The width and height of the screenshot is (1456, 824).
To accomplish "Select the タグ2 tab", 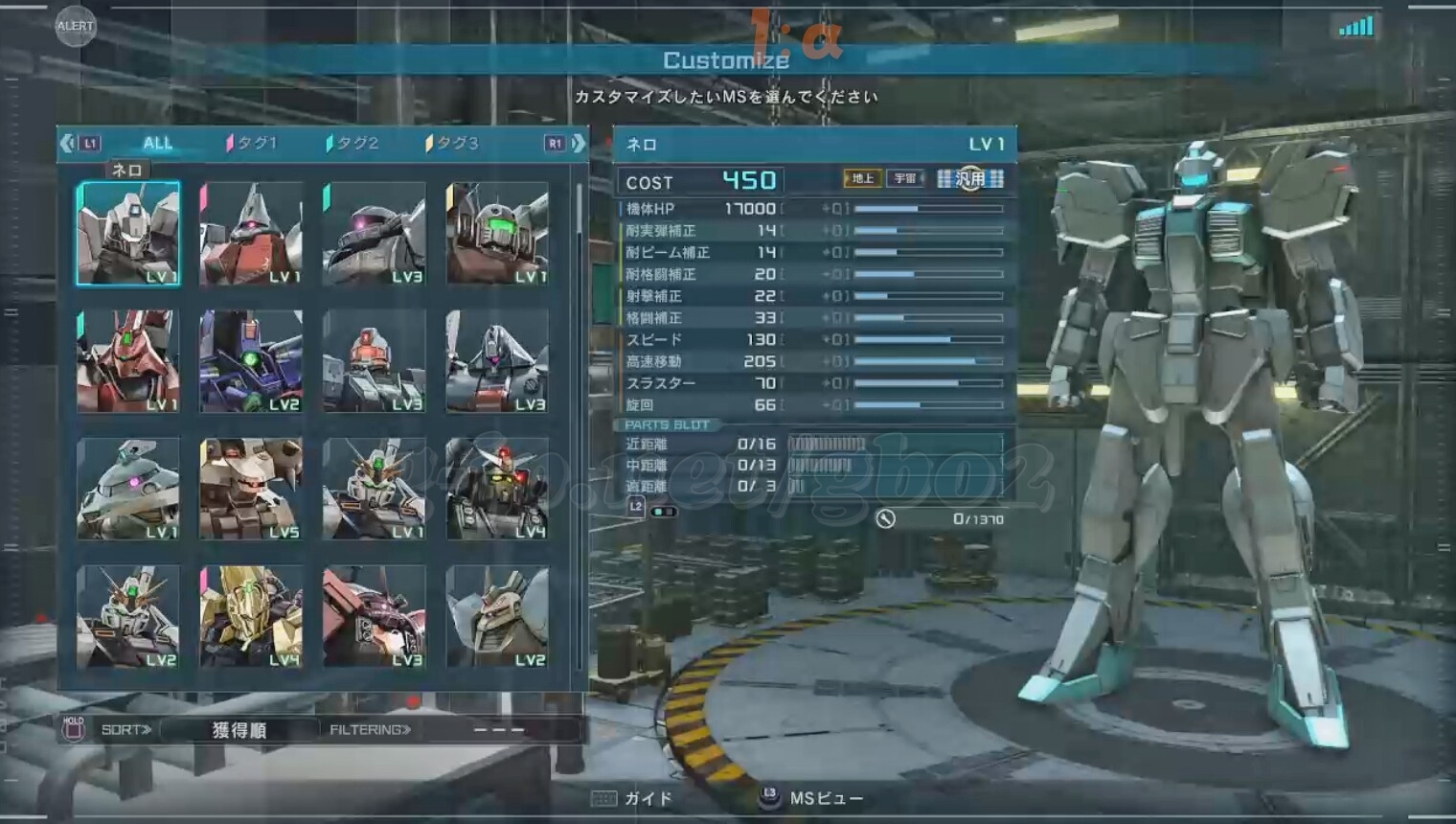I will 353,143.
